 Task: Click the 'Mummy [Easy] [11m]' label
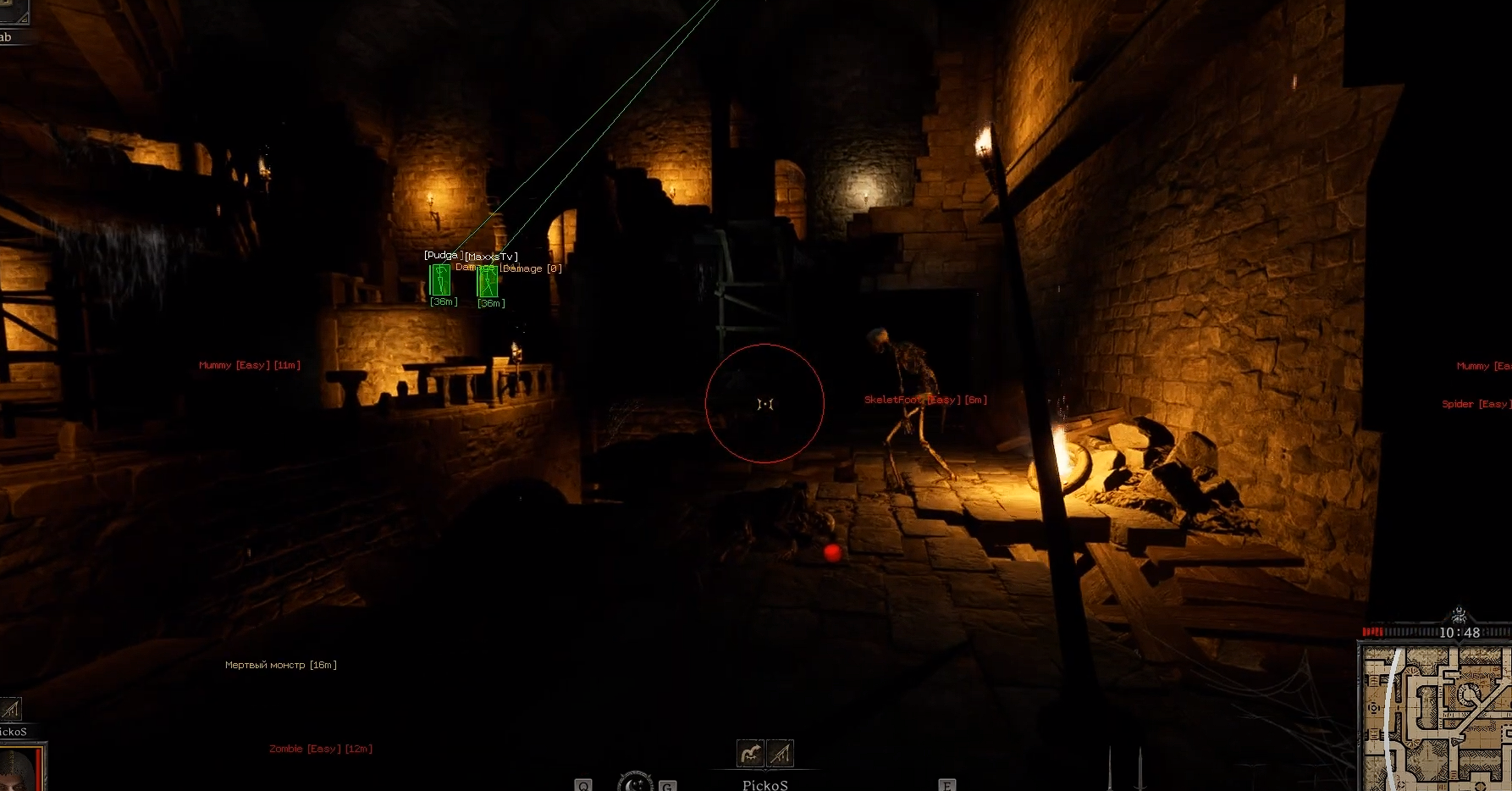click(248, 364)
